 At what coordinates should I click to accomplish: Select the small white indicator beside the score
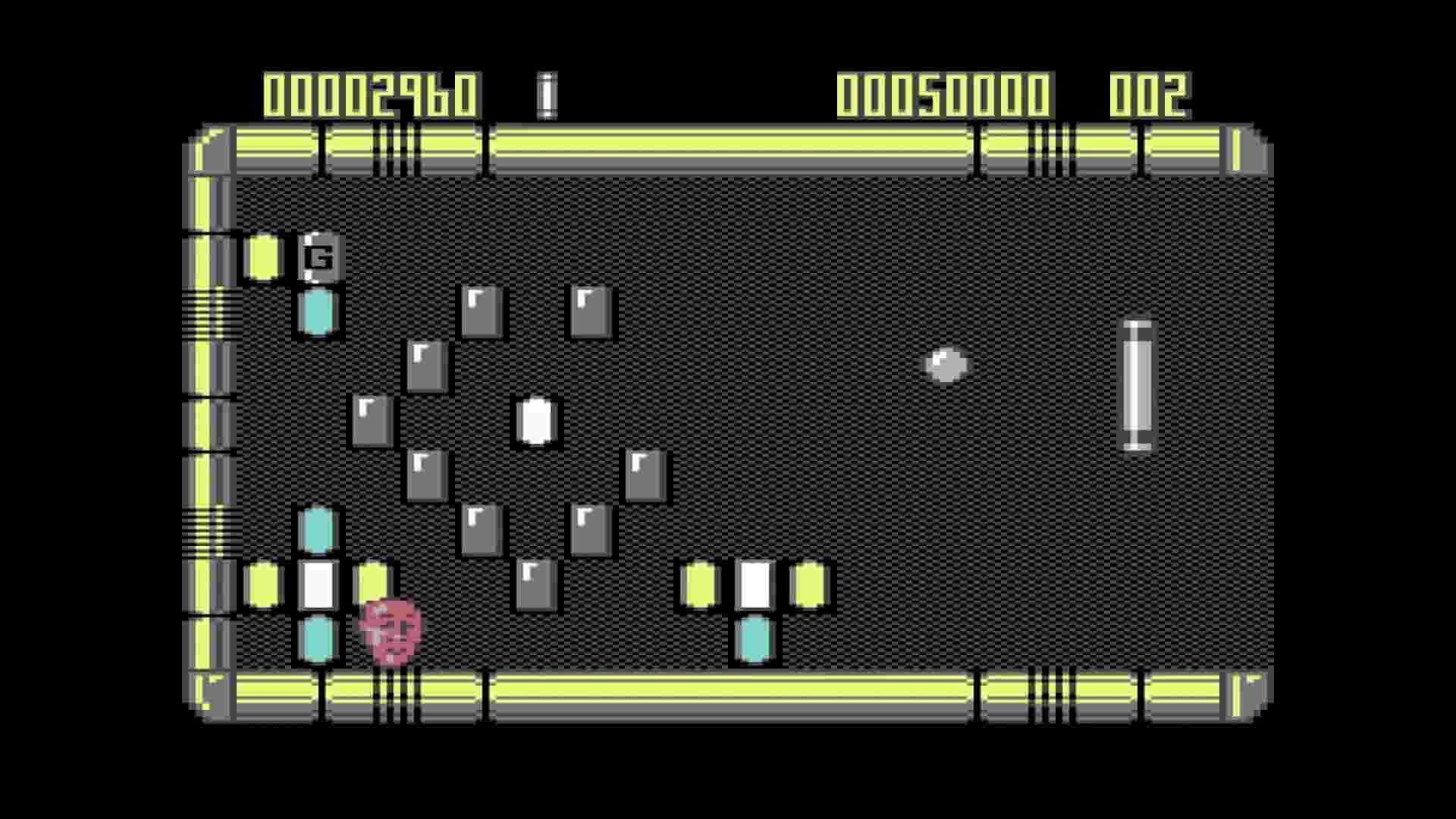pyautogui.click(x=546, y=93)
